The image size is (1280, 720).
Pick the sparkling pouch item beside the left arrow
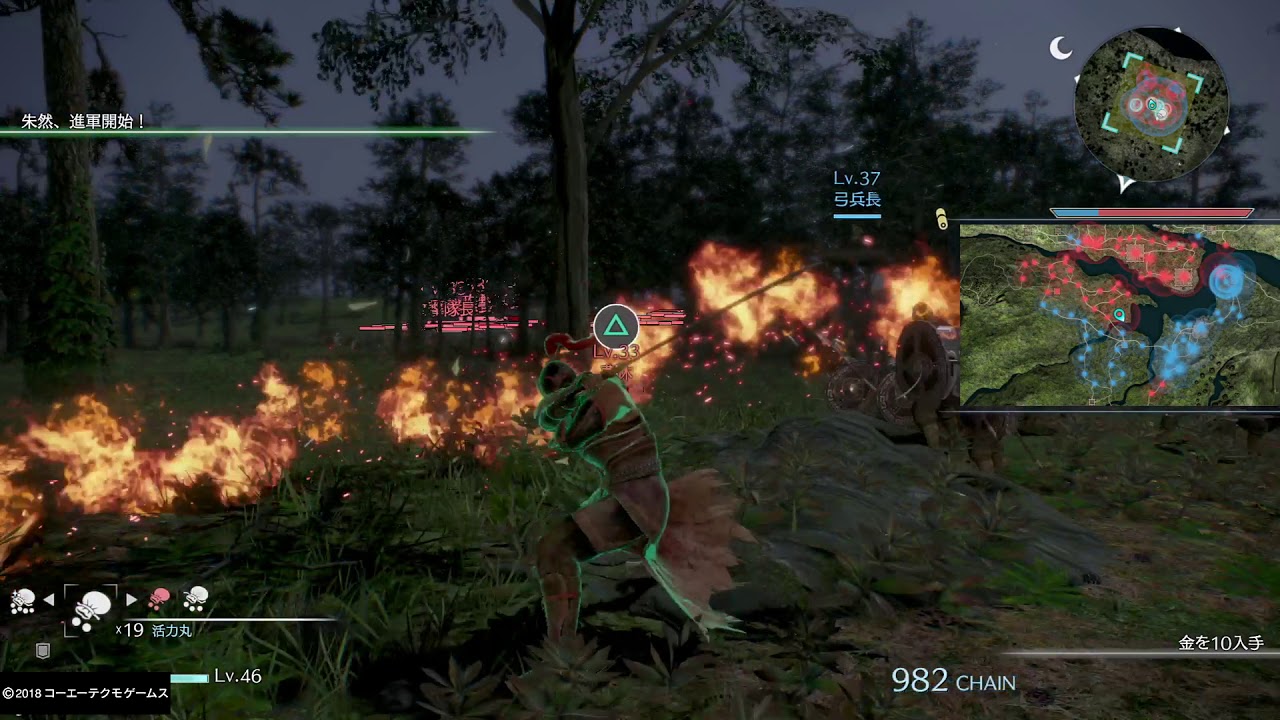pyautogui.click(x=22, y=600)
